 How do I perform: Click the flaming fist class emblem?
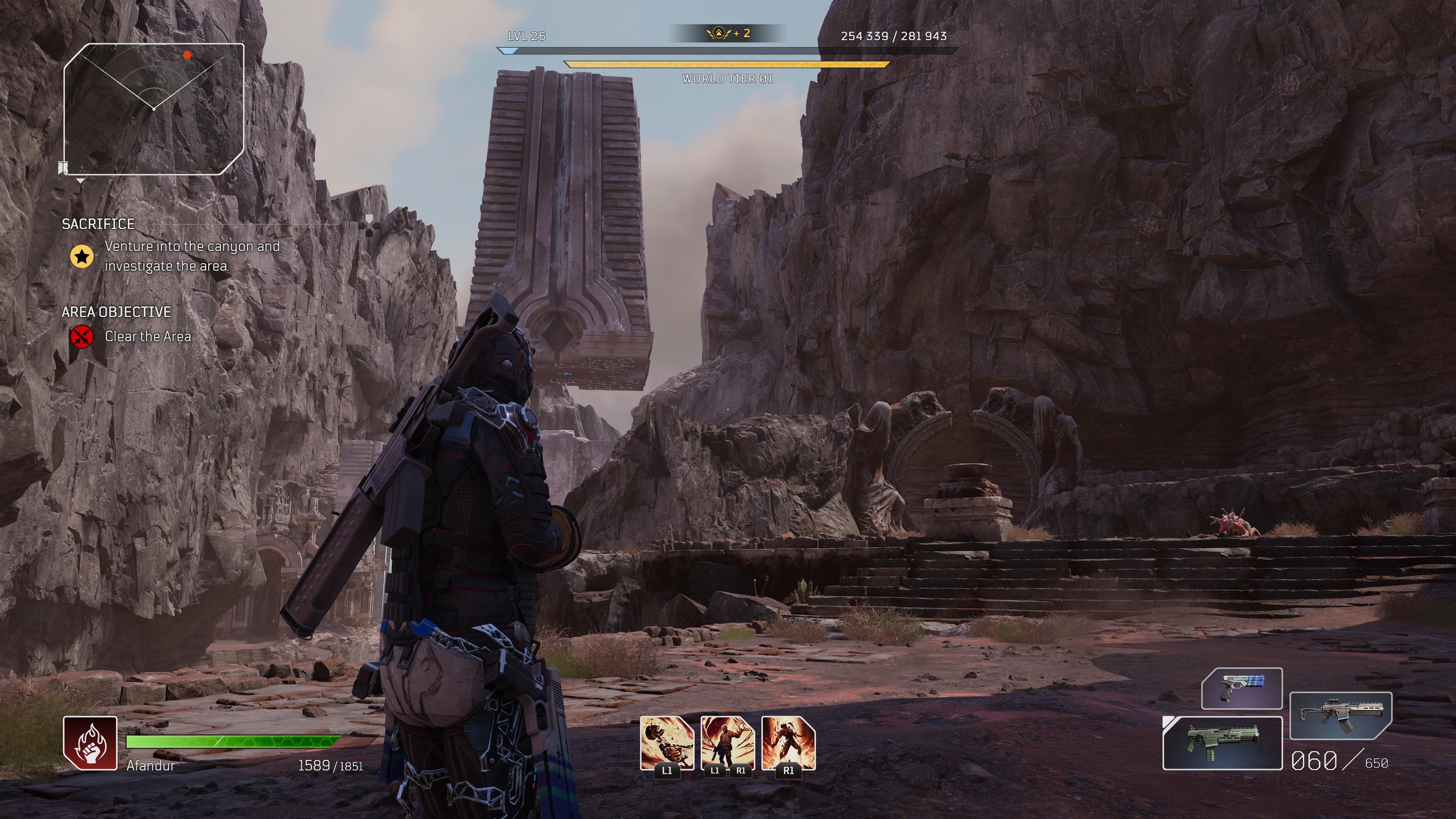[91, 743]
